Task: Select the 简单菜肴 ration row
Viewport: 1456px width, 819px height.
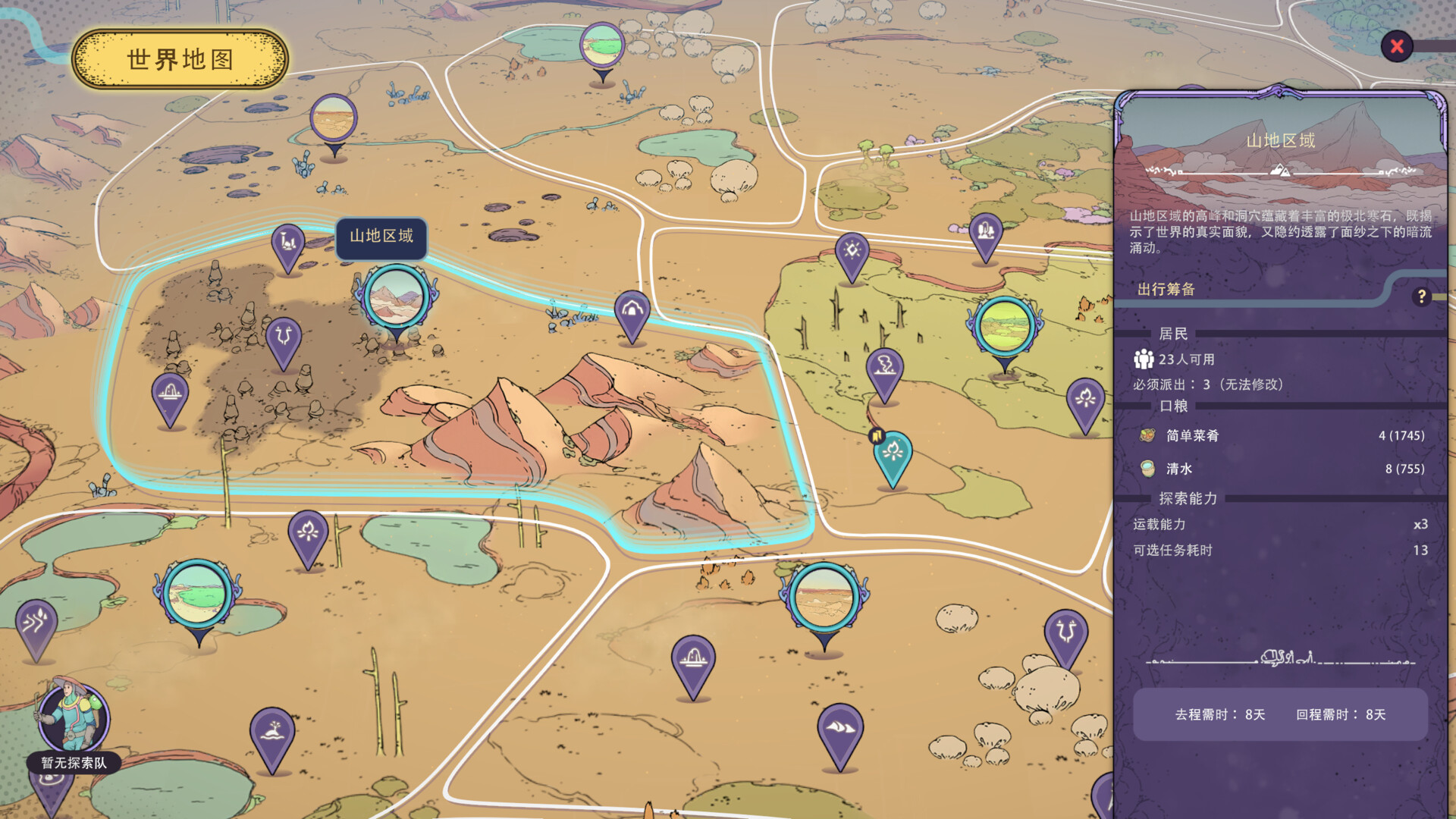Action: 1281,435
